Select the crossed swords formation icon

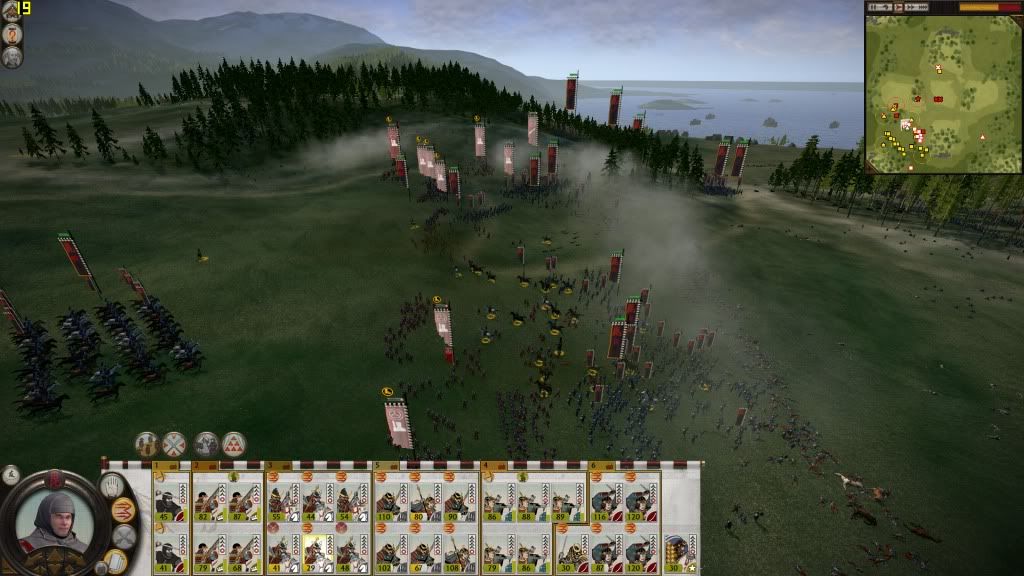(174, 444)
